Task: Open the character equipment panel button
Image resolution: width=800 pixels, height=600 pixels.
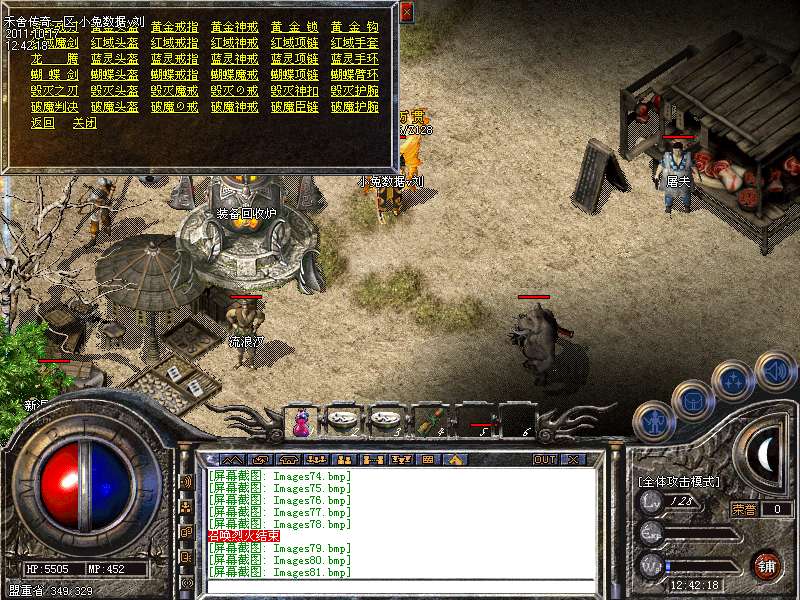Action: [x=654, y=421]
